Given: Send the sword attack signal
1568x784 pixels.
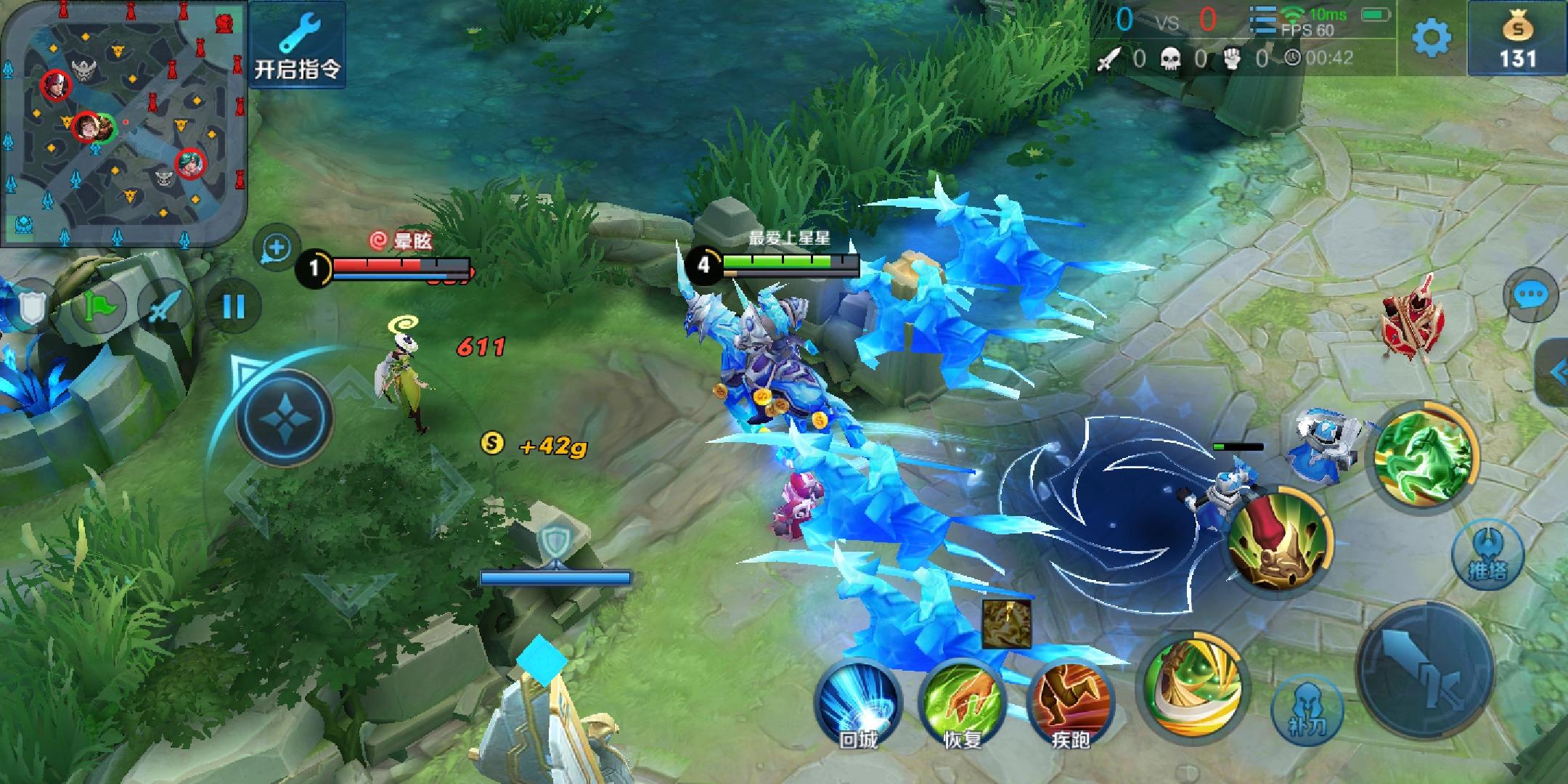Looking at the screenshot, I should click(166, 308).
